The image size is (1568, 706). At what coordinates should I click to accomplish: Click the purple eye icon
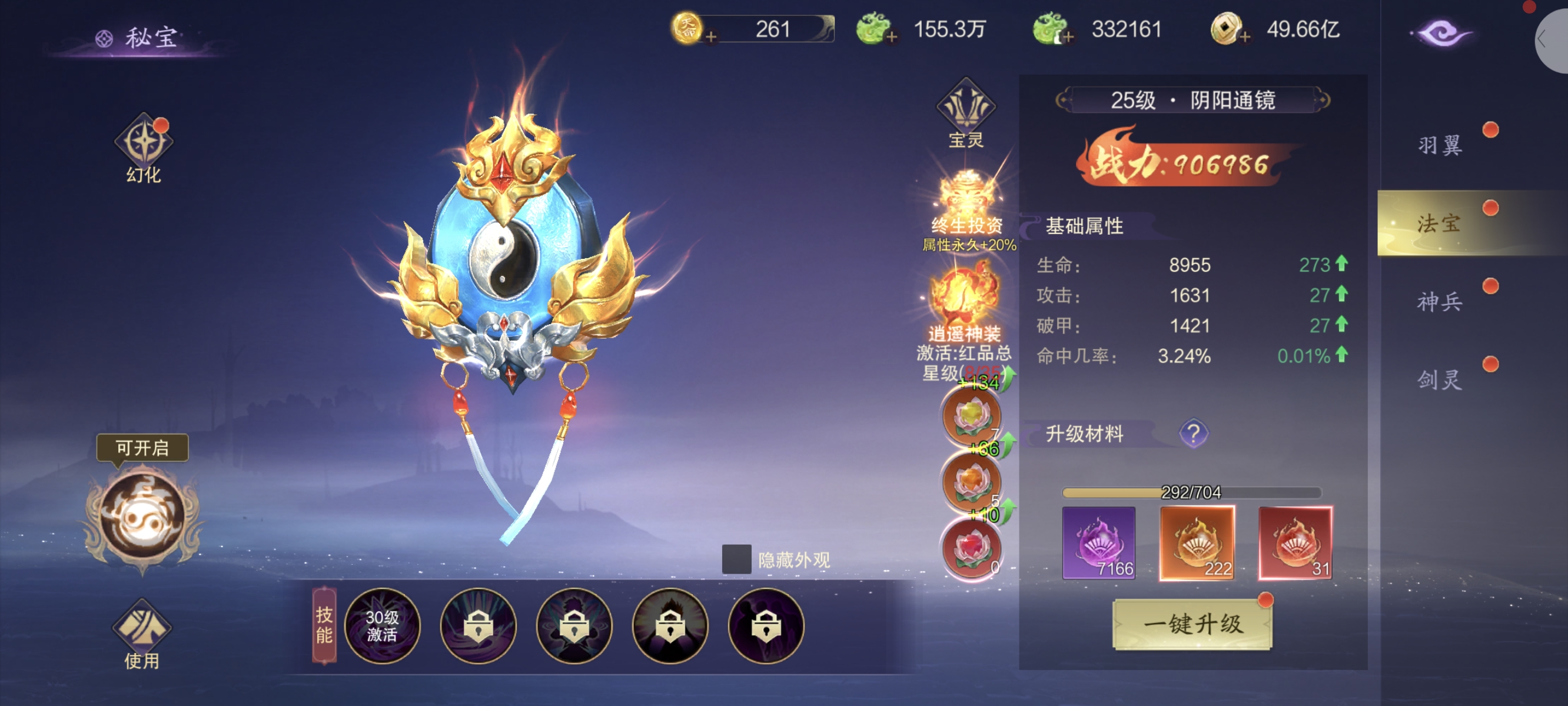(1442, 33)
